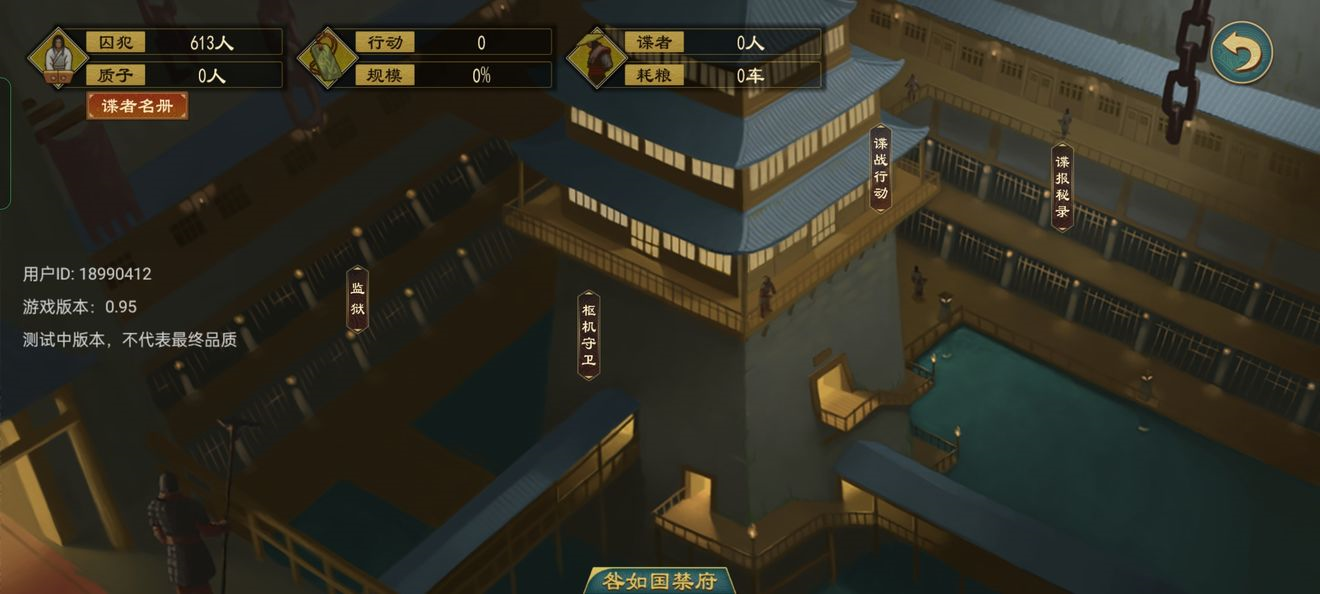Select the spy figure portrait icon

(597, 57)
